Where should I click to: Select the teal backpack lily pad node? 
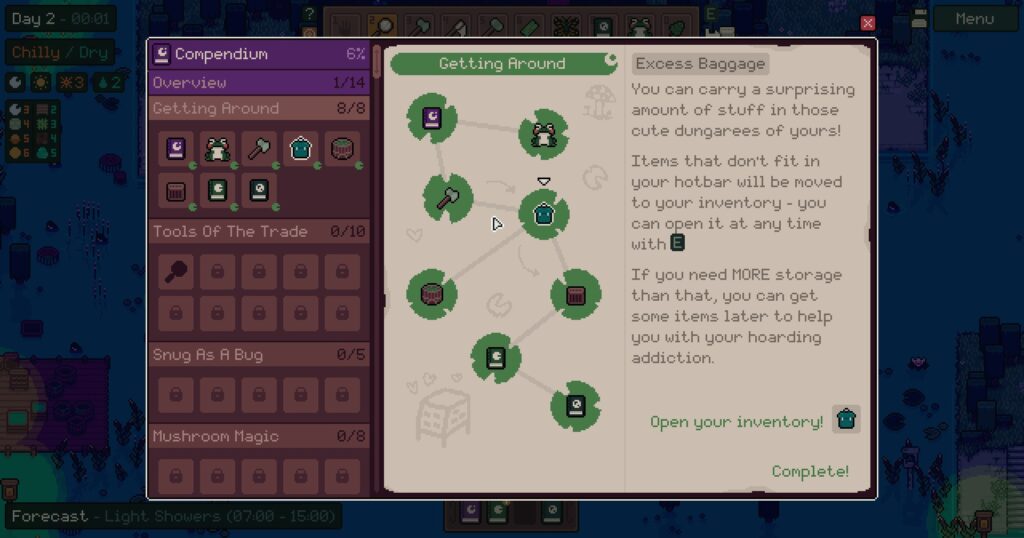tap(543, 214)
